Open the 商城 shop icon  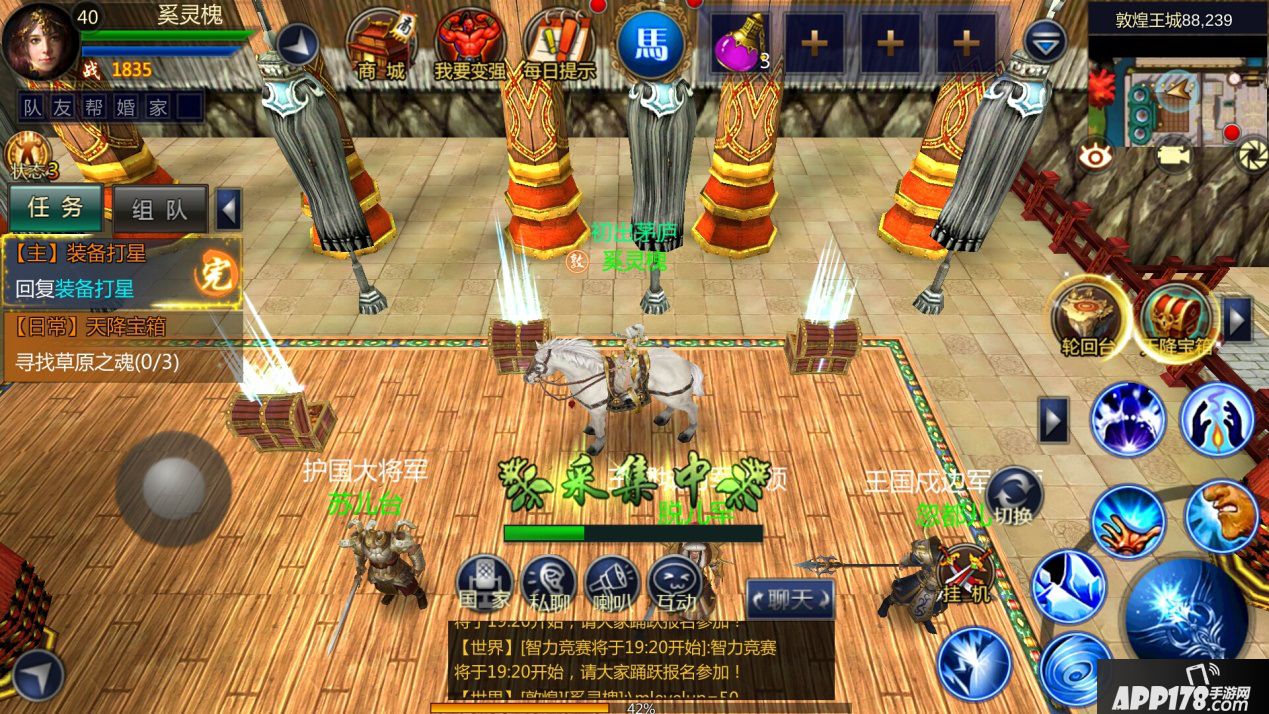pos(381,43)
